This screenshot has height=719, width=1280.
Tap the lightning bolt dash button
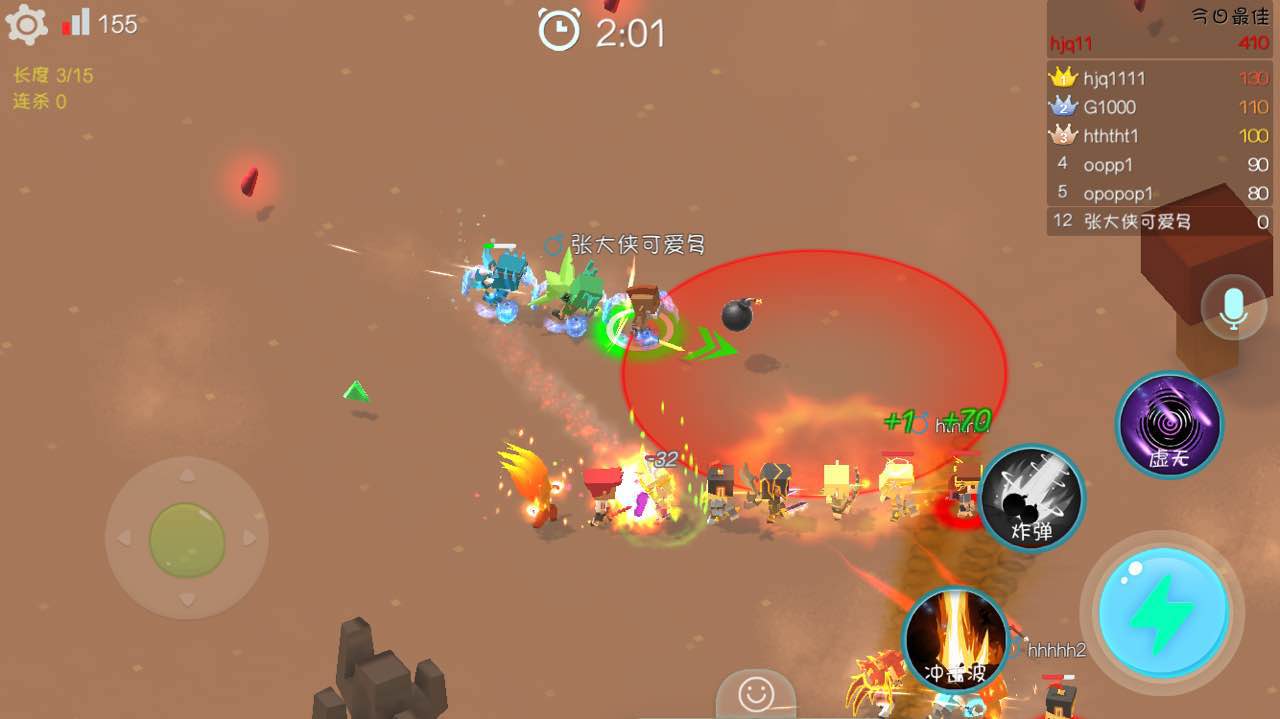point(1162,613)
